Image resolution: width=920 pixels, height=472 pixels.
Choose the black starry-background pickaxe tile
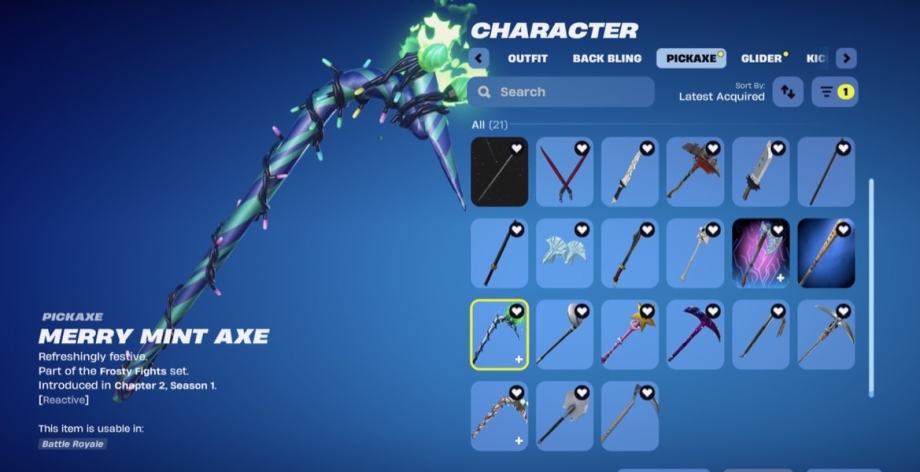(x=499, y=172)
